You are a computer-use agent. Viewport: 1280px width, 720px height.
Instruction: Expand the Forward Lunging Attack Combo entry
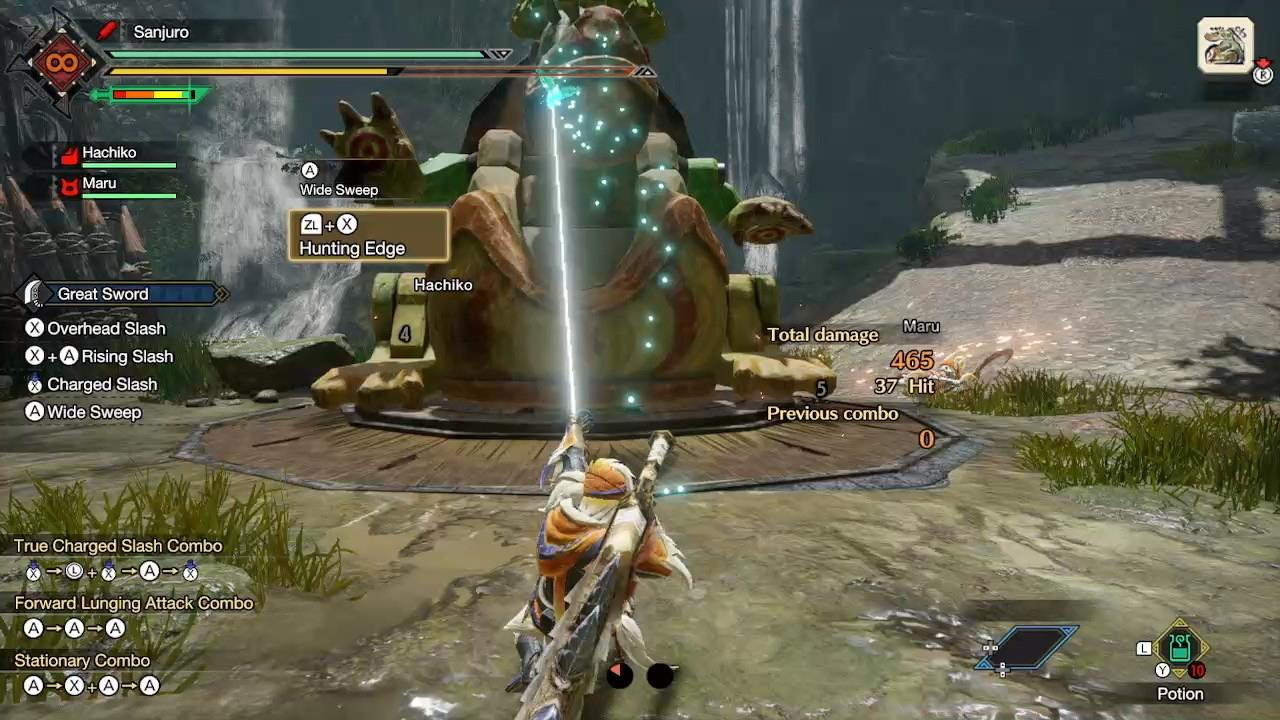(133, 603)
